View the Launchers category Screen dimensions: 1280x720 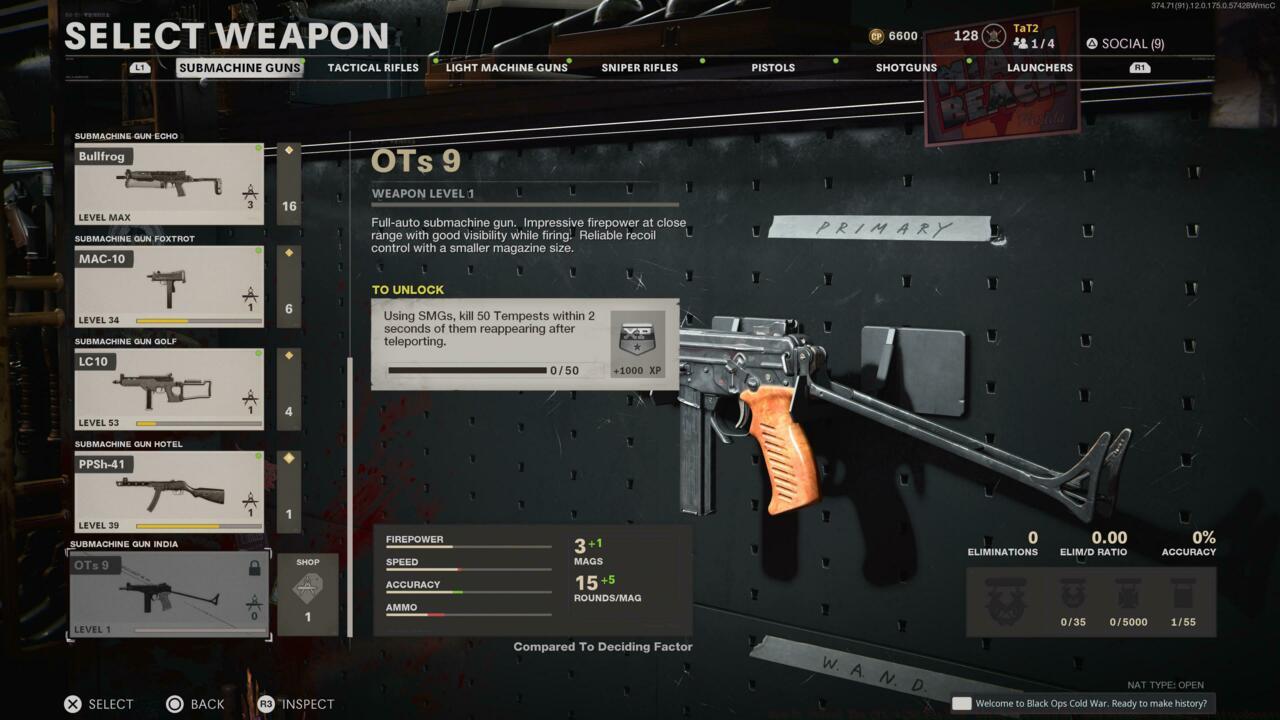tap(1039, 68)
